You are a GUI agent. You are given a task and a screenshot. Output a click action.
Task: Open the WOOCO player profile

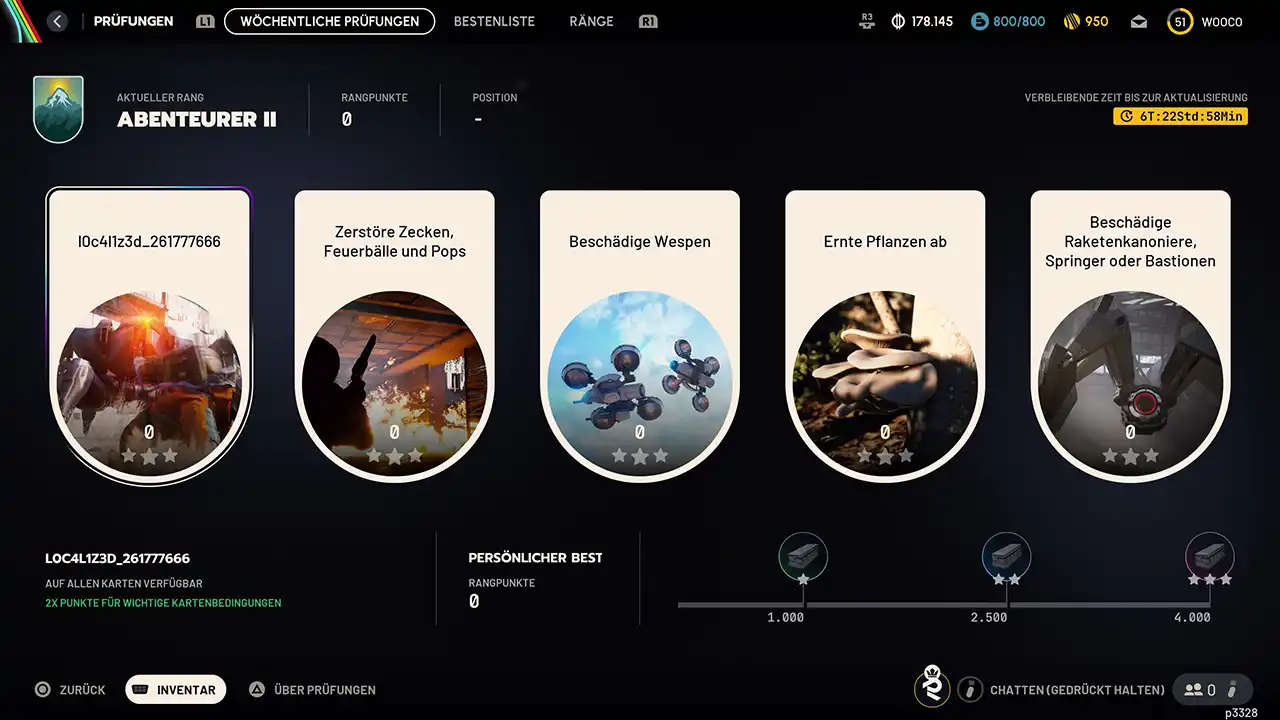point(1206,22)
